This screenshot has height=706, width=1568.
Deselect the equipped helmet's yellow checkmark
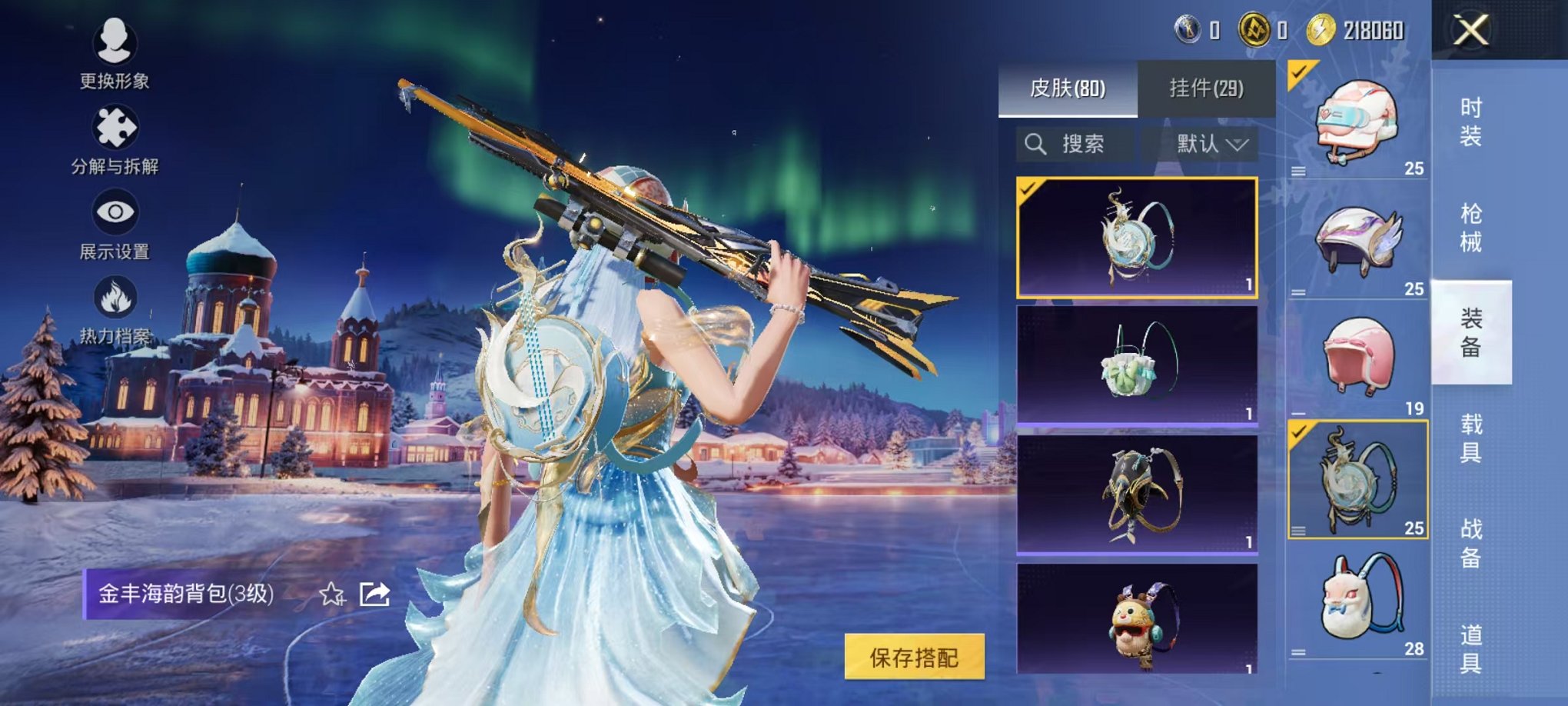click(x=1299, y=72)
